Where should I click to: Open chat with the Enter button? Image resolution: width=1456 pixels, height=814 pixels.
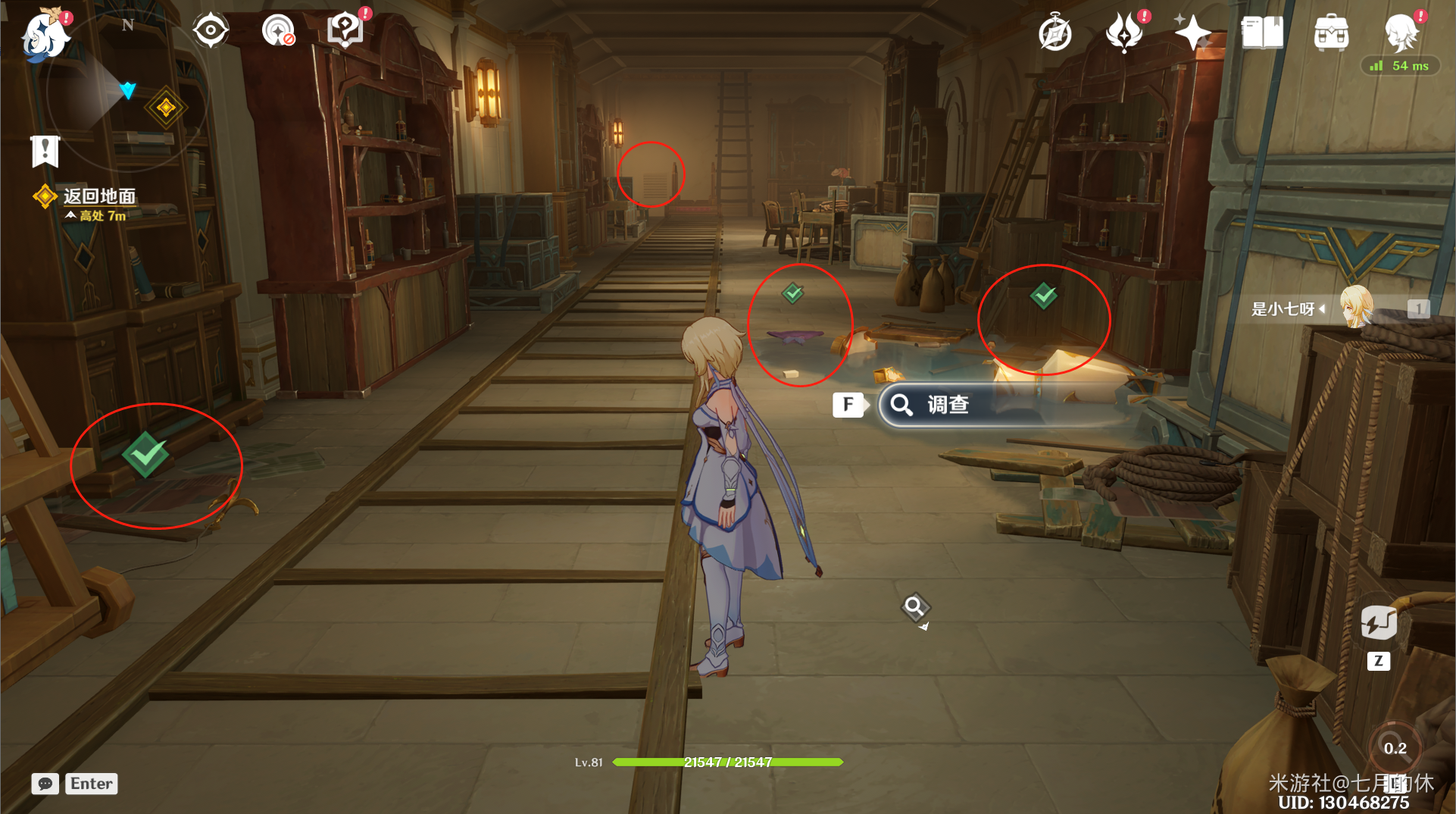[x=91, y=784]
